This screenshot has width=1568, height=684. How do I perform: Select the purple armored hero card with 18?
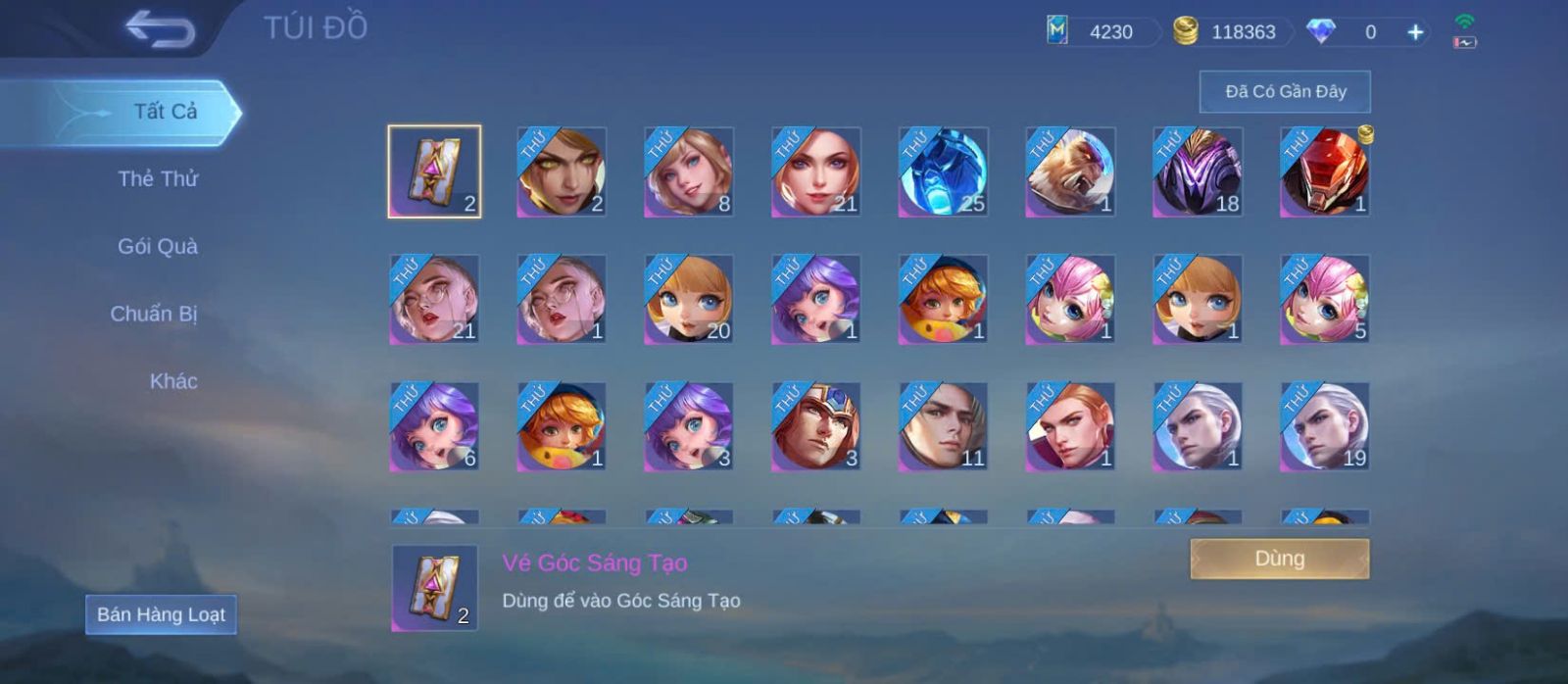pos(1198,172)
